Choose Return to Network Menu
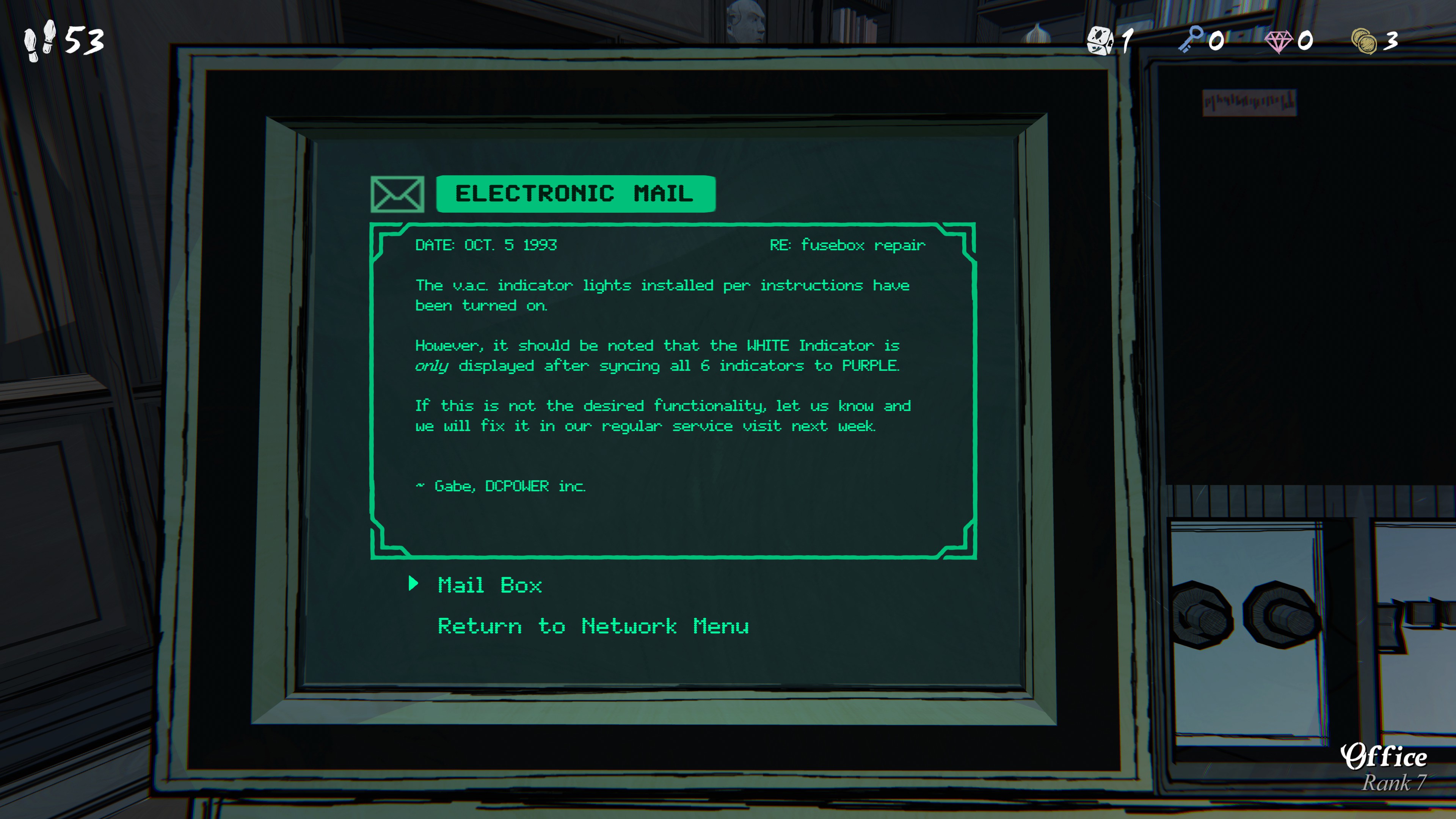Image resolution: width=1456 pixels, height=819 pixels. click(x=593, y=626)
